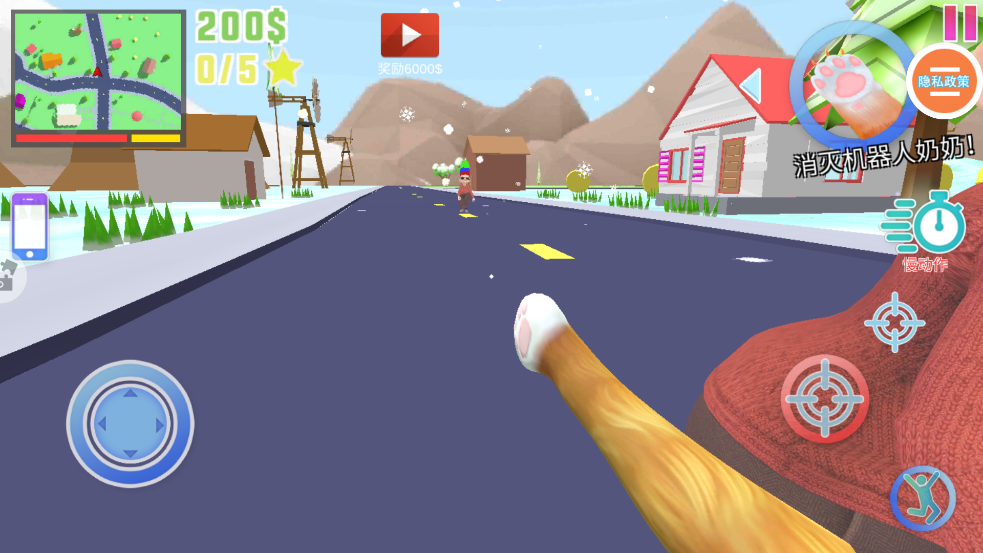
Task: Open the purple smartphone icon
Action: pos(30,227)
